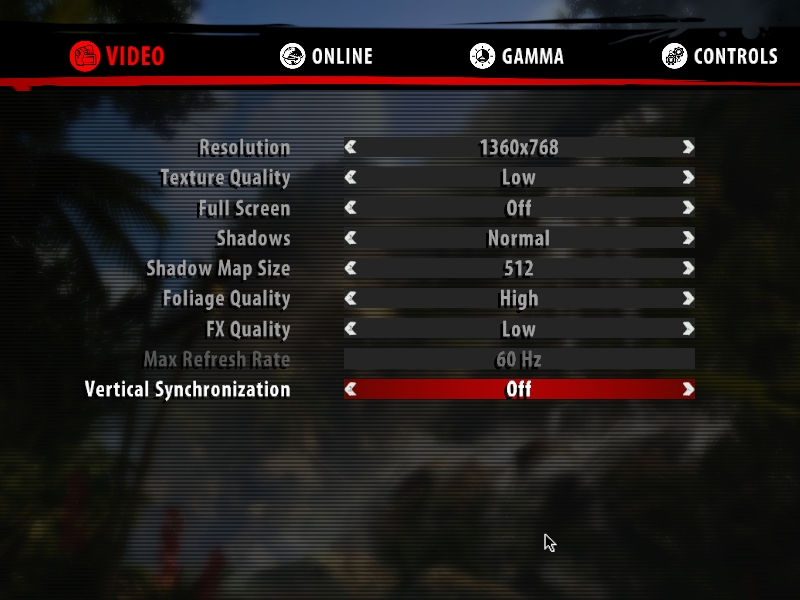Select the Video tab
Viewport: 800px width, 600px height.
click(118, 56)
